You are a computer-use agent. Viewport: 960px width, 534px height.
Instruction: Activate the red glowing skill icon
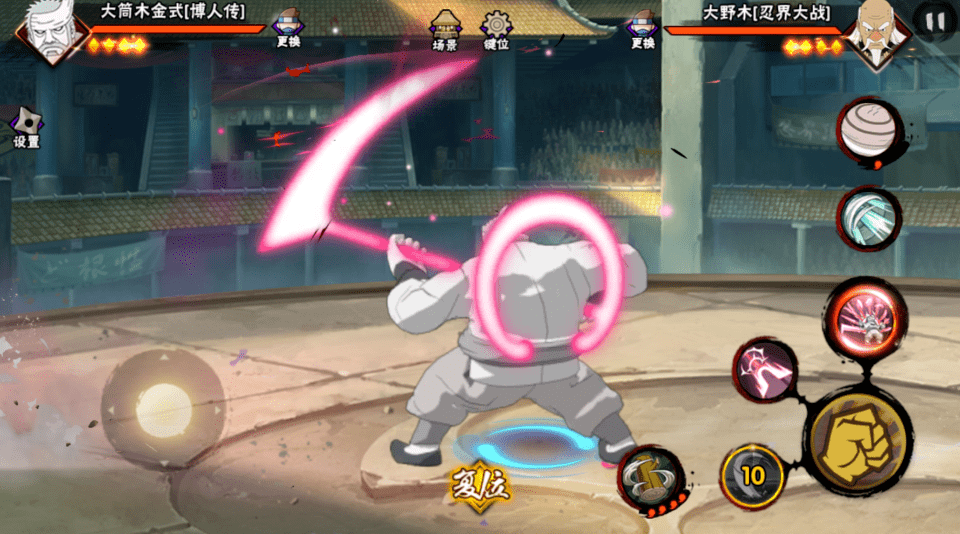click(865, 318)
